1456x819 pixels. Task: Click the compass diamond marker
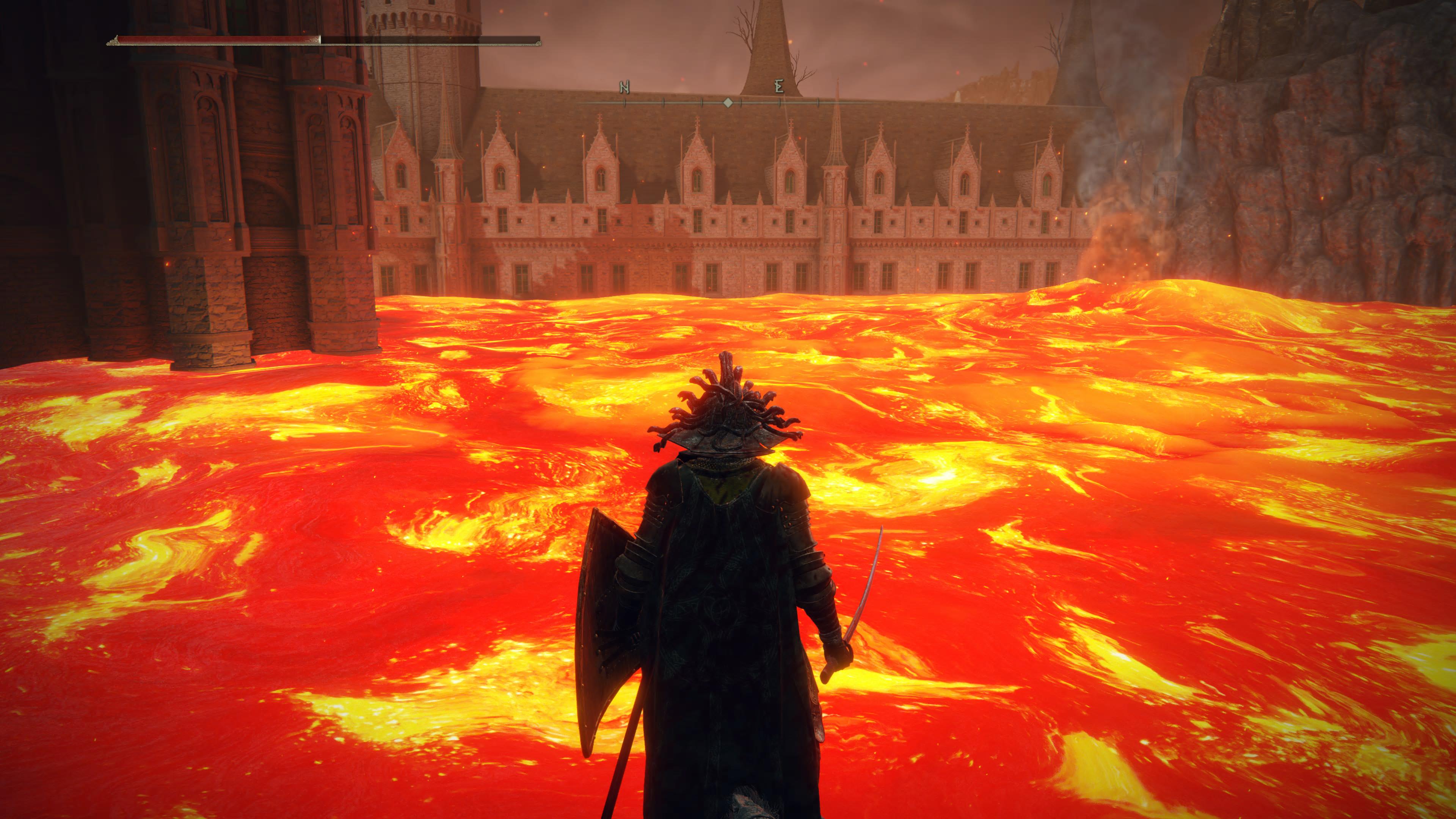[728, 103]
